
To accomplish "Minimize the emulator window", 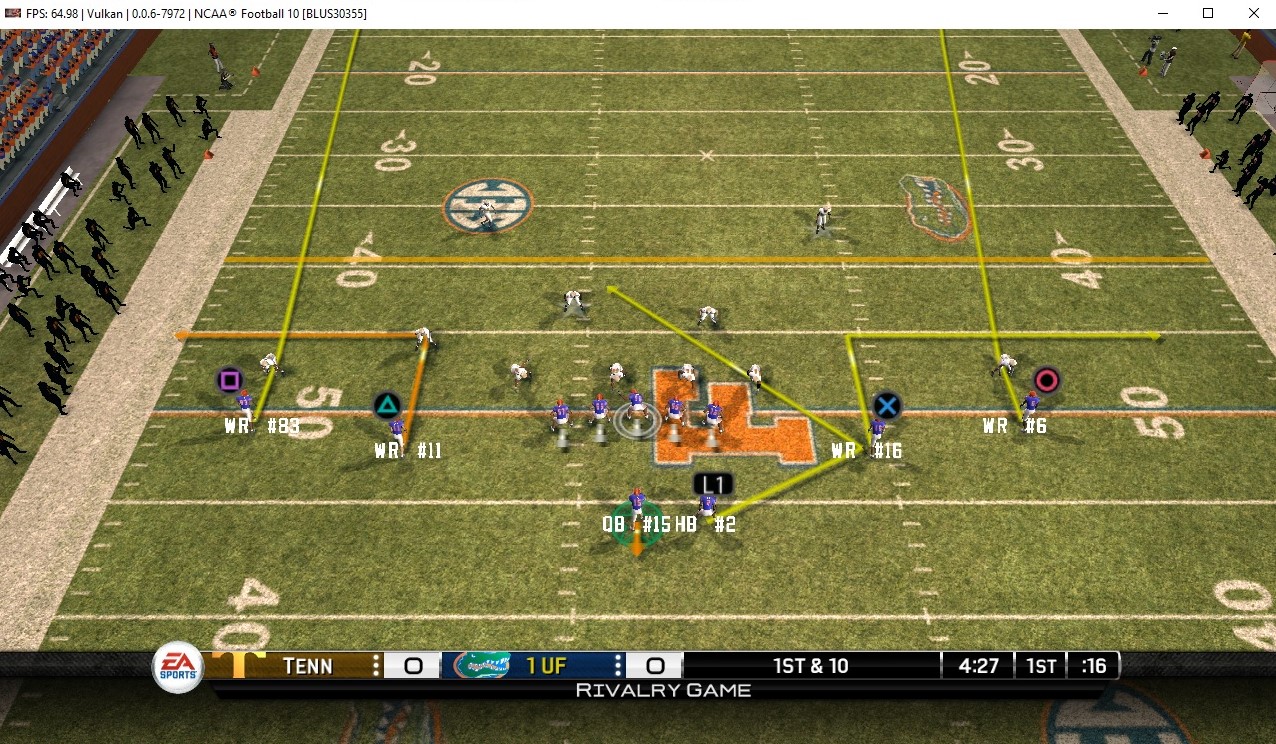I will pyautogui.click(x=1163, y=13).
